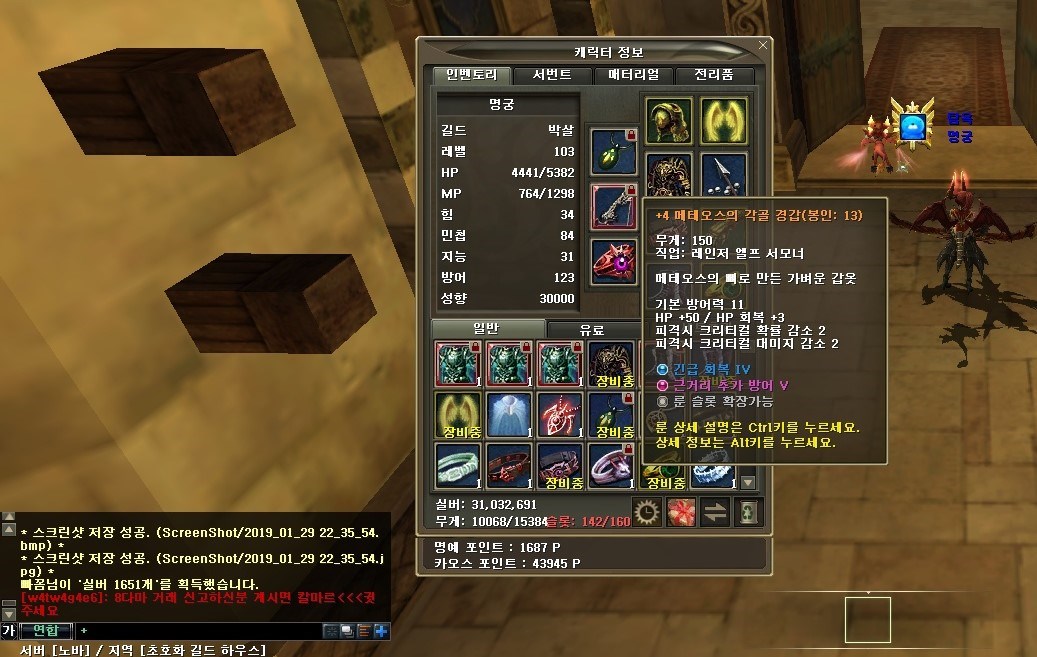1037x657 pixels.
Task: Switch inventory to the 유료 tab
Action: click(591, 330)
